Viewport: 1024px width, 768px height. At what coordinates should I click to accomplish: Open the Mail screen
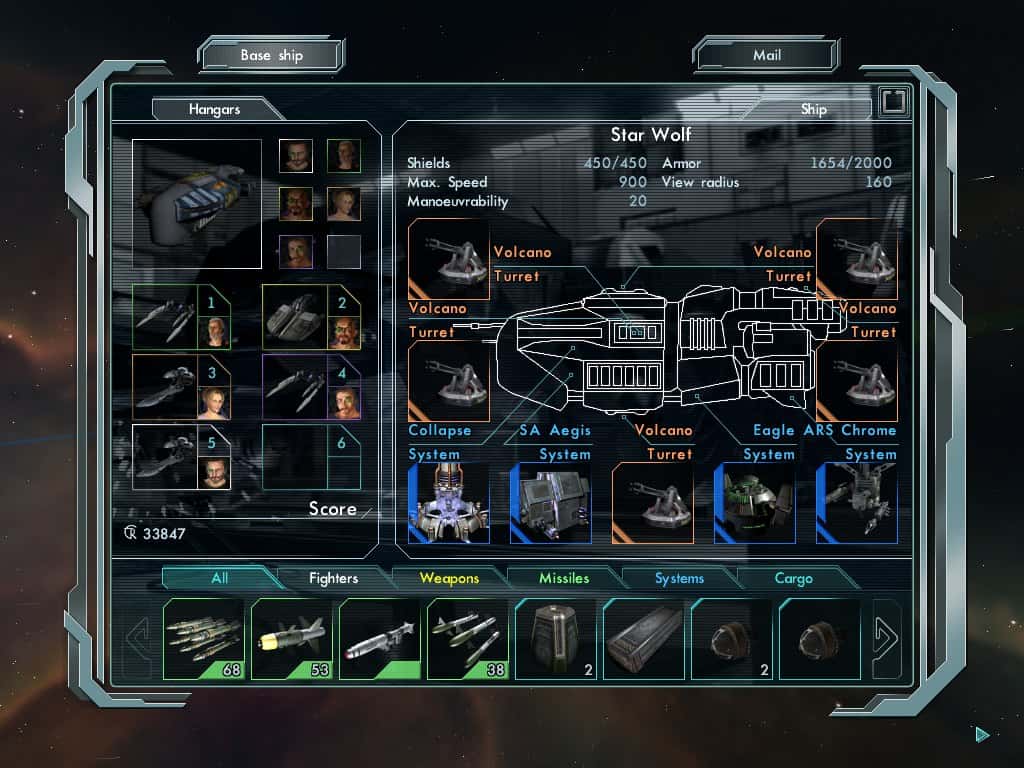pyautogui.click(x=766, y=55)
